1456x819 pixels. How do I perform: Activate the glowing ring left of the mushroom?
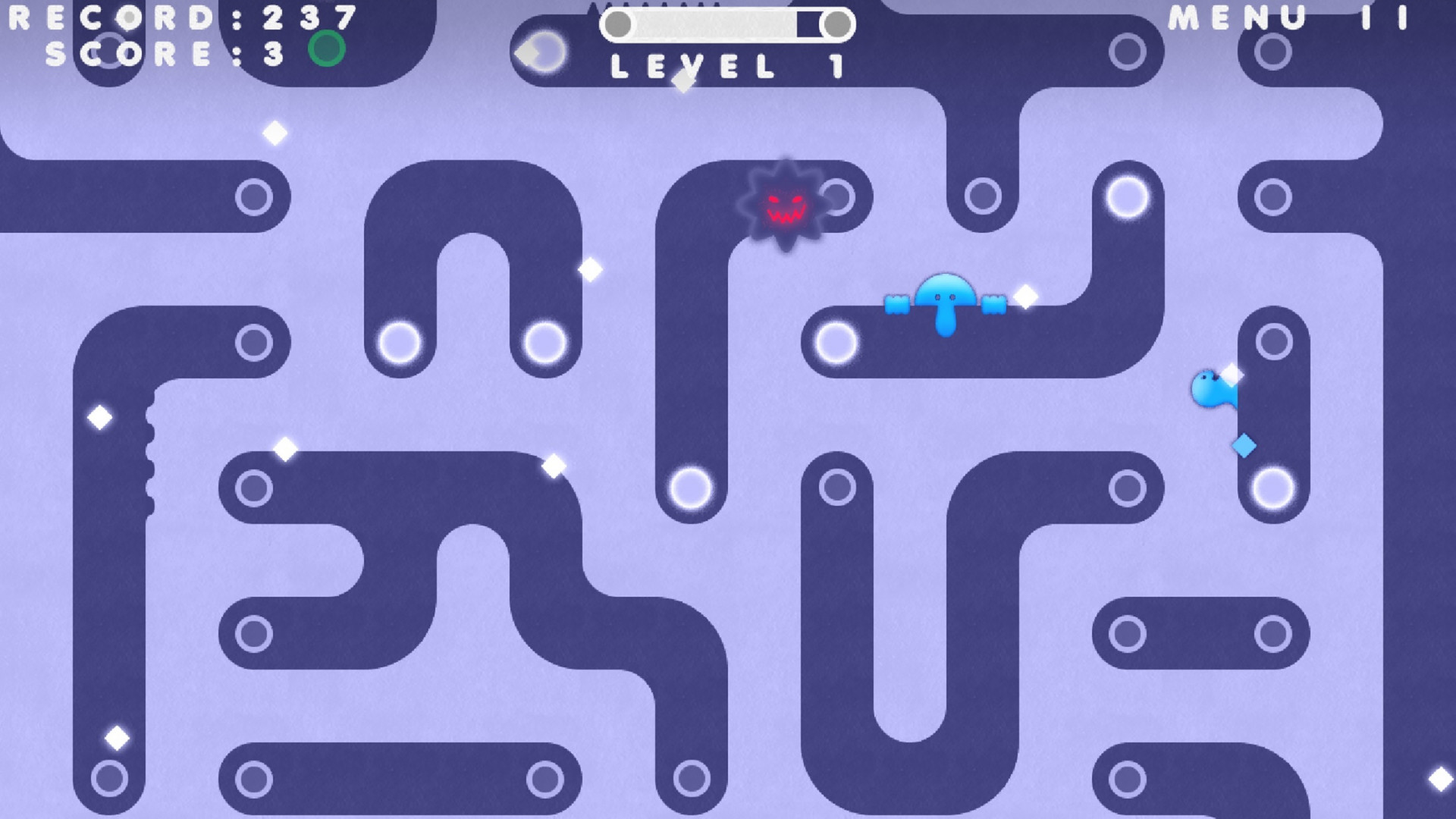pos(836,342)
